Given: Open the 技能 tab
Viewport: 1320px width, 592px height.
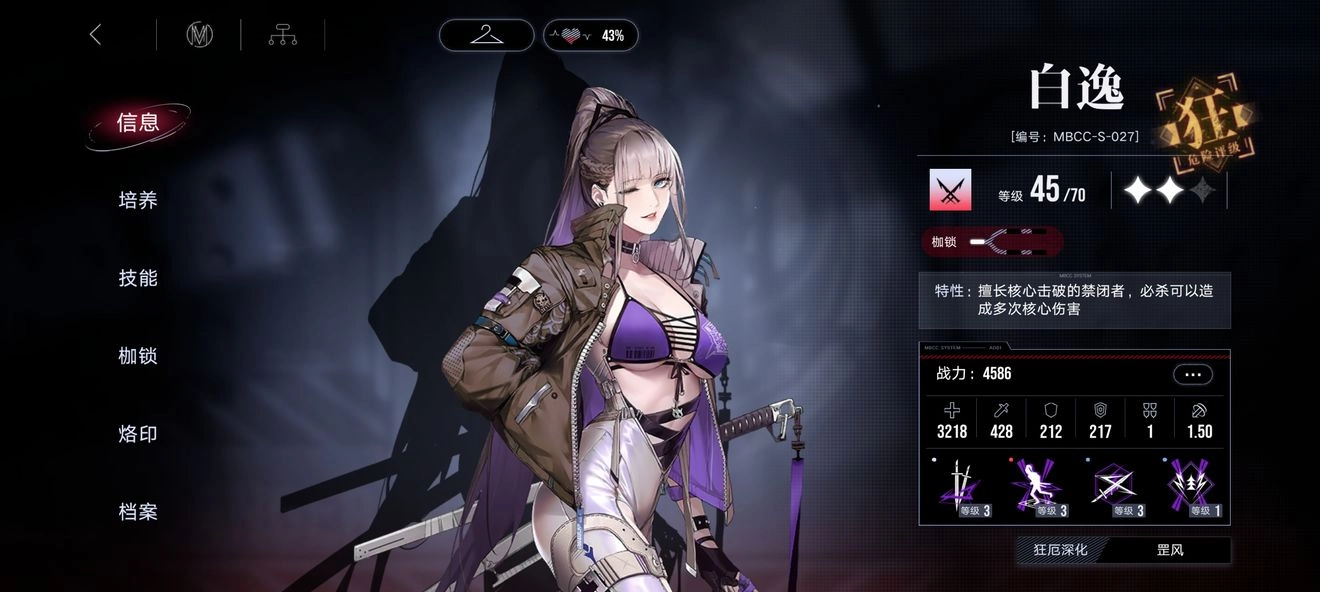Looking at the screenshot, I should pos(138,278).
